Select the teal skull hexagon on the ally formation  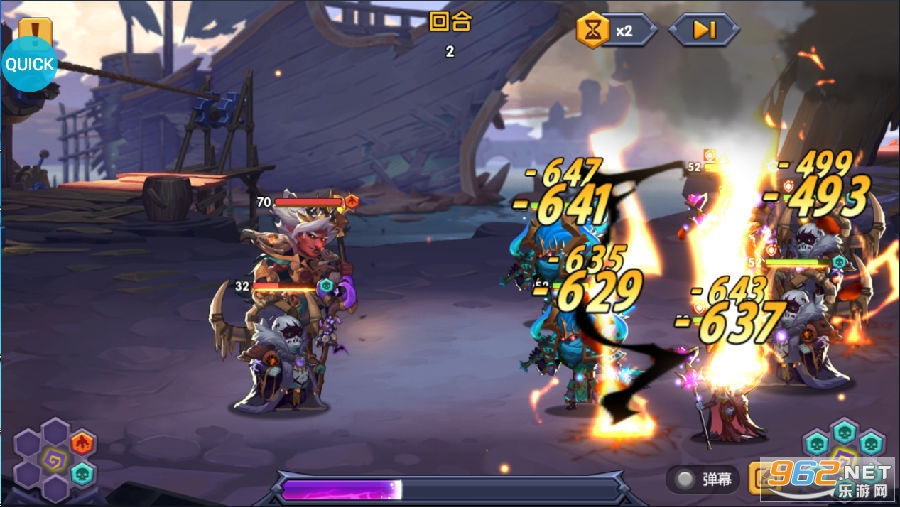83,473
